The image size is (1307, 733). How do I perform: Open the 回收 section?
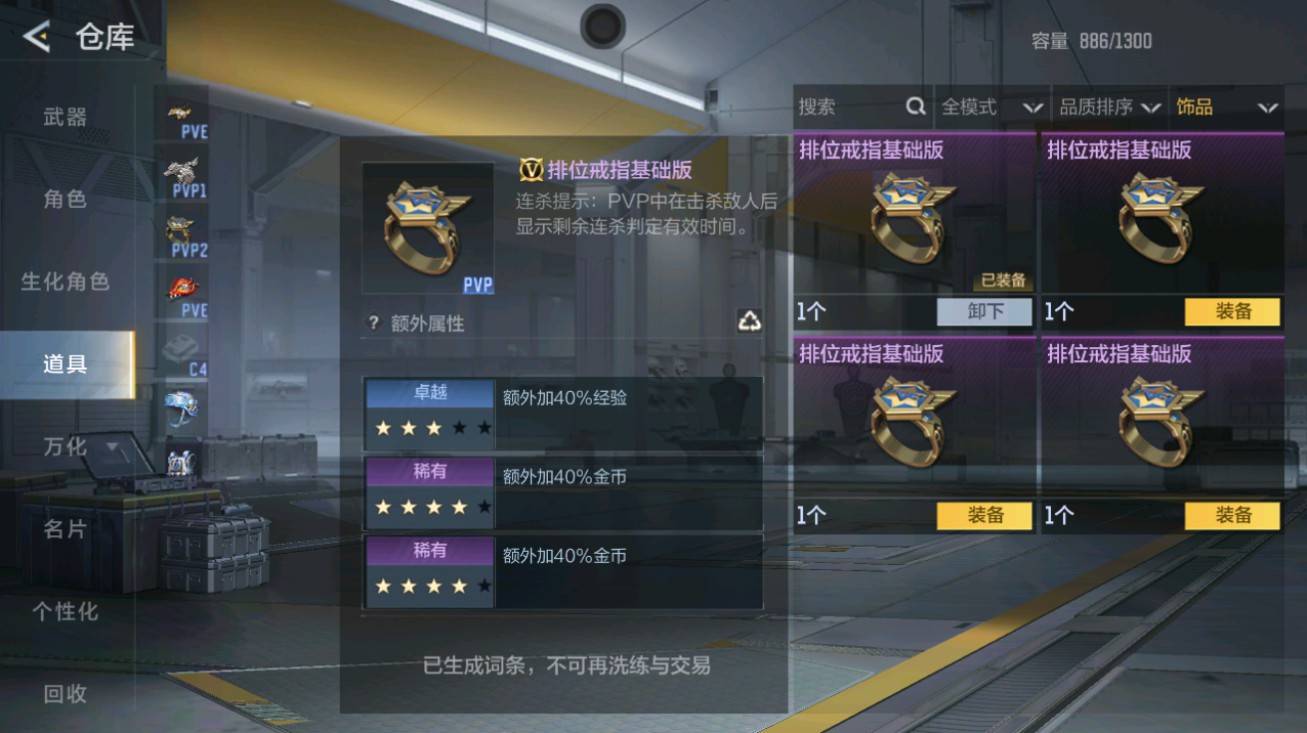[x=65, y=693]
